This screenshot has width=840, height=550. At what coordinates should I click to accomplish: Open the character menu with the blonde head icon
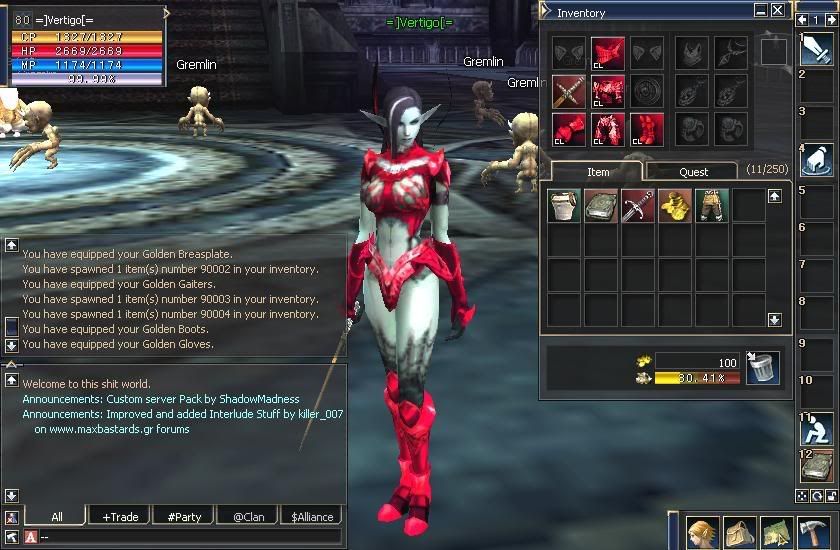point(704,531)
